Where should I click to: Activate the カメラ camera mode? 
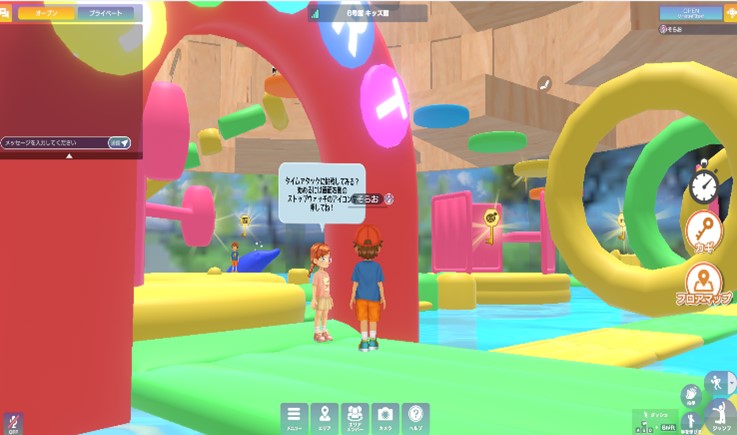386,416
